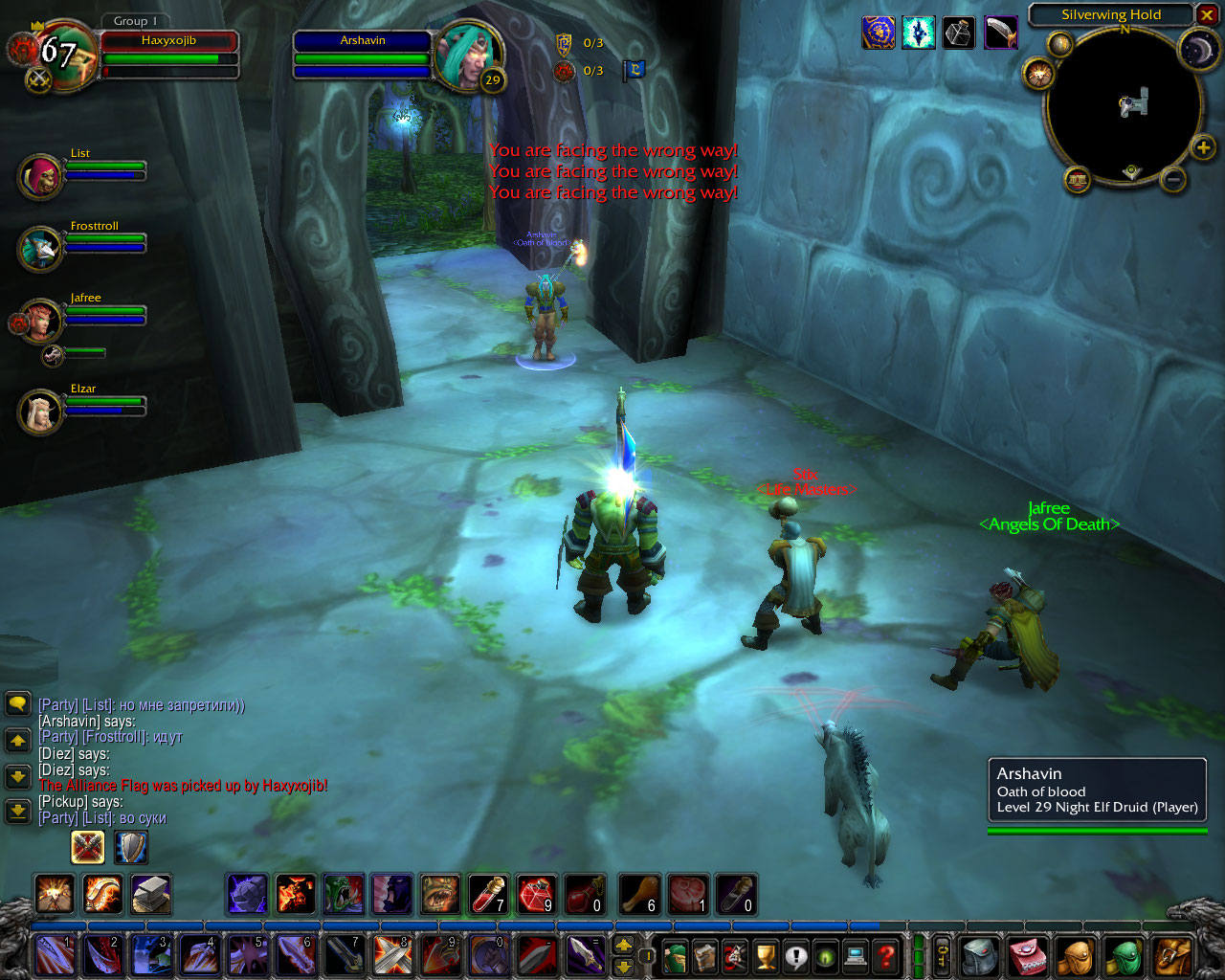Open the character info panel
Screen dimensions: 1225x980
675,956
